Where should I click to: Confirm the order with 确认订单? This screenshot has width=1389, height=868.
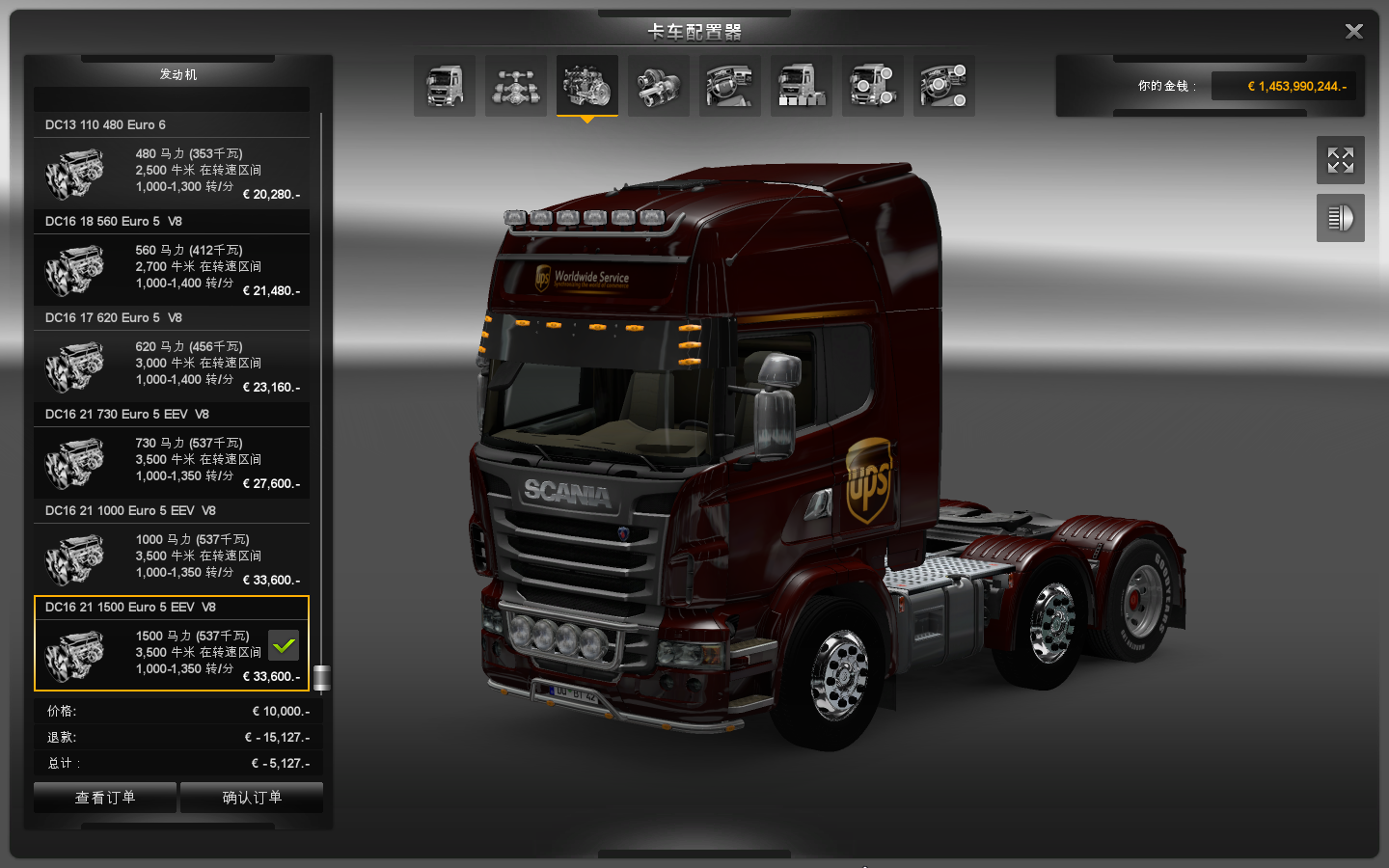(252, 798)
